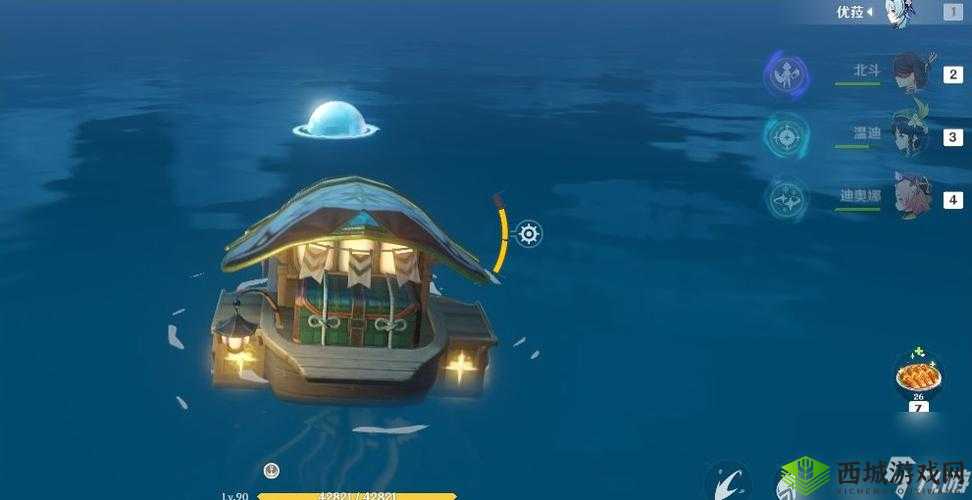Activate the boat dash skill icon
Viewport: 972px width, 500px height.
coord(729,482)
